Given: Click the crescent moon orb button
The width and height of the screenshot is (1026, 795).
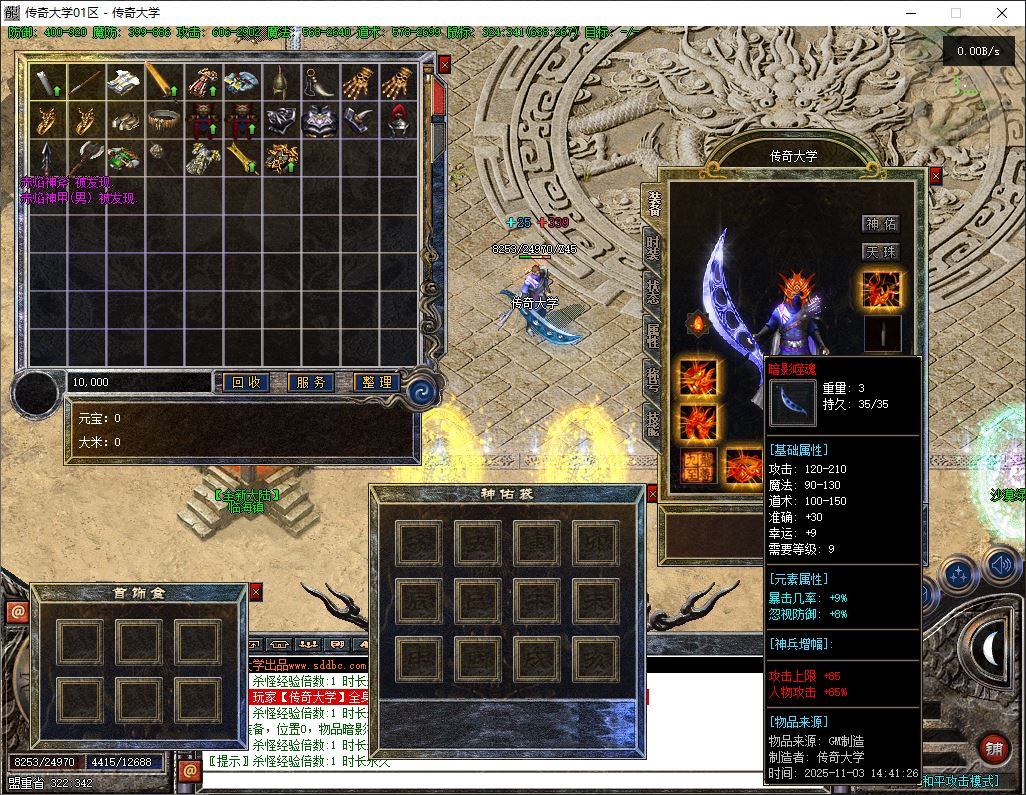Looking at the screenshot, I should (x=990, y=650).
